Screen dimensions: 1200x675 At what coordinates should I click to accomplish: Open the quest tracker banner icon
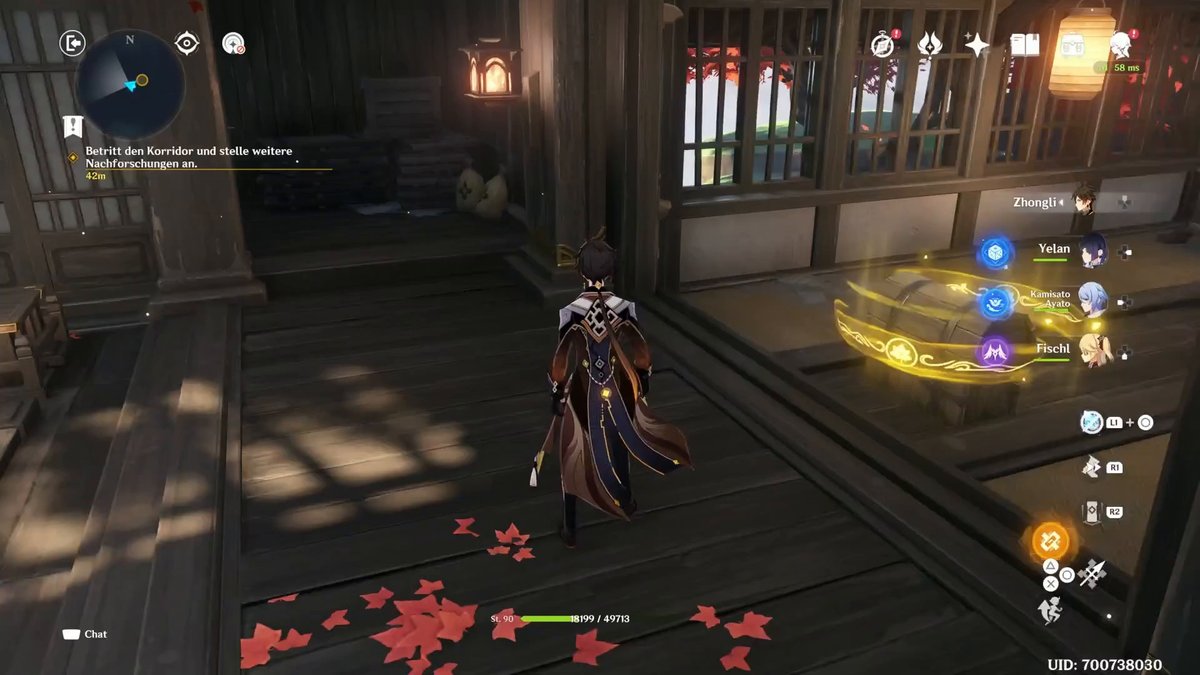click(x=72, y=126)
